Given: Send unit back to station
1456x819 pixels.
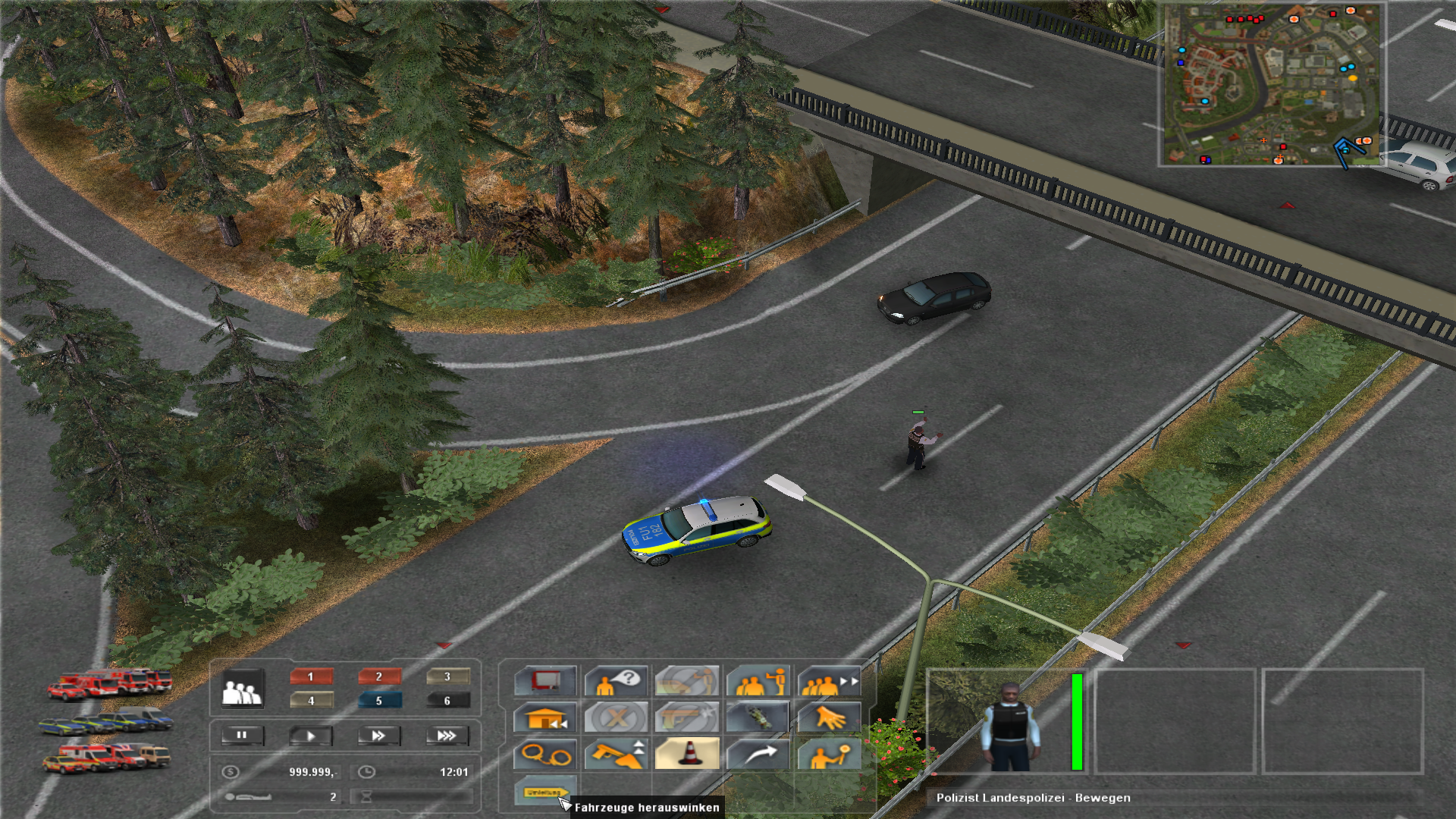Looking at the screenshot, I should (x=545, y=717).
